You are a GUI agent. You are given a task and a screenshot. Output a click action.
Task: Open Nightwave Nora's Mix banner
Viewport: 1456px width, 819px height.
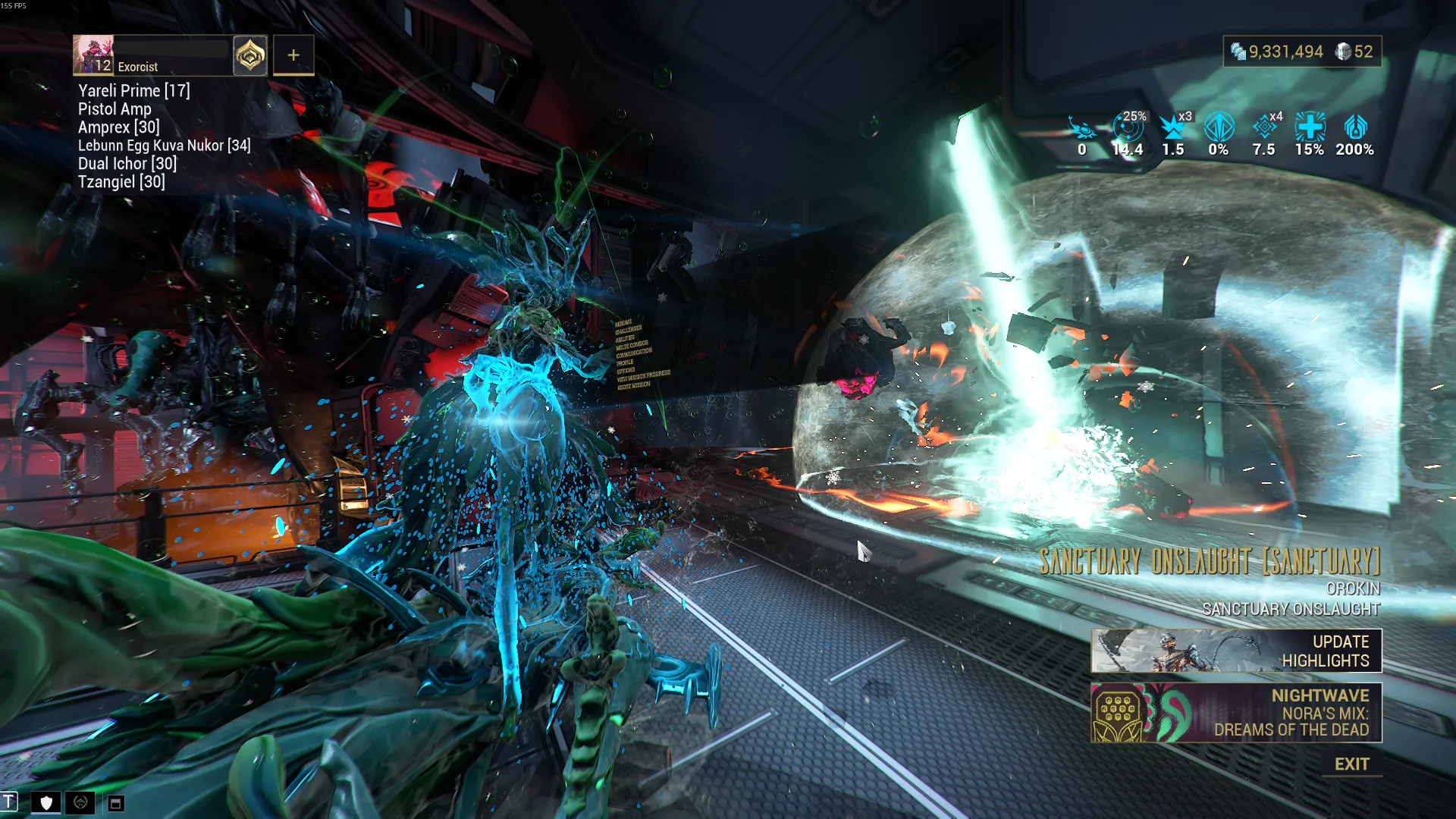click(1236, 713)
